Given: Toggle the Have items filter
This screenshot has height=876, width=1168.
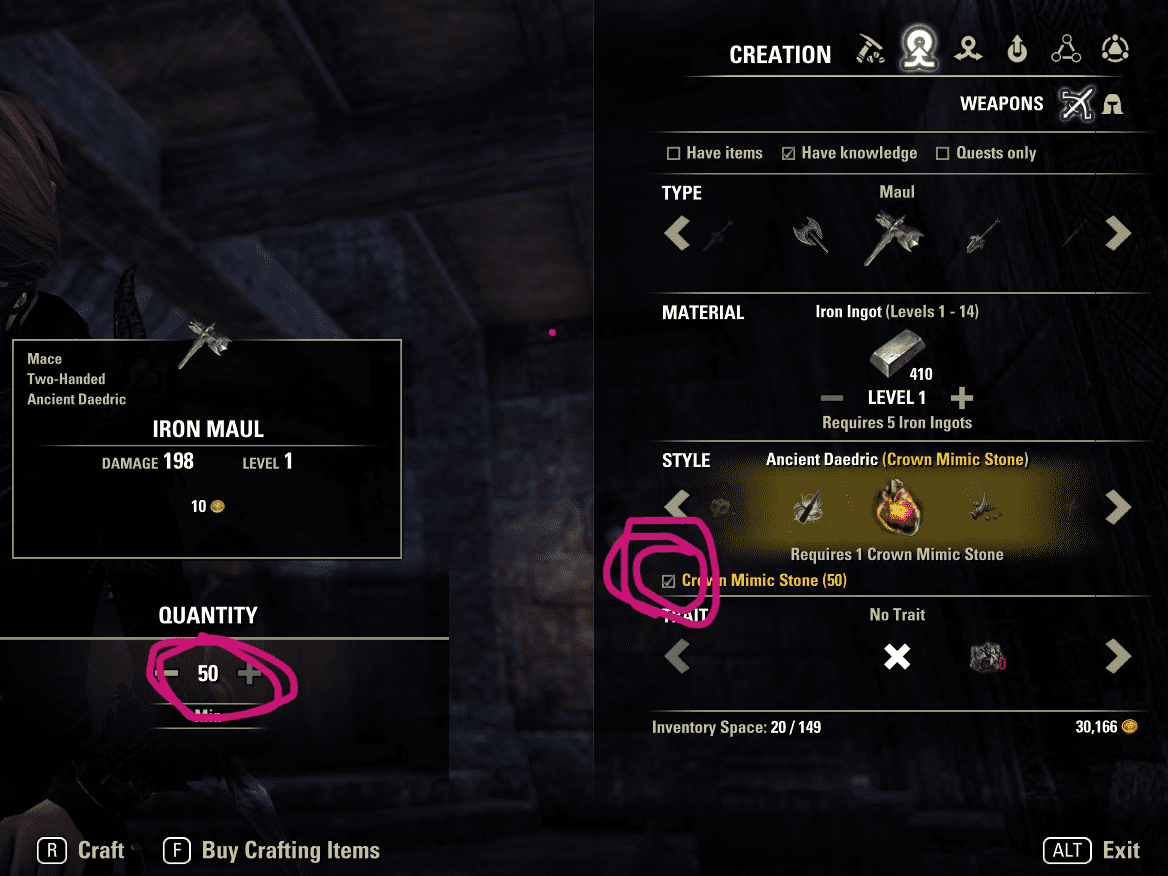Looking at the screenshot, I should (673, 154).
